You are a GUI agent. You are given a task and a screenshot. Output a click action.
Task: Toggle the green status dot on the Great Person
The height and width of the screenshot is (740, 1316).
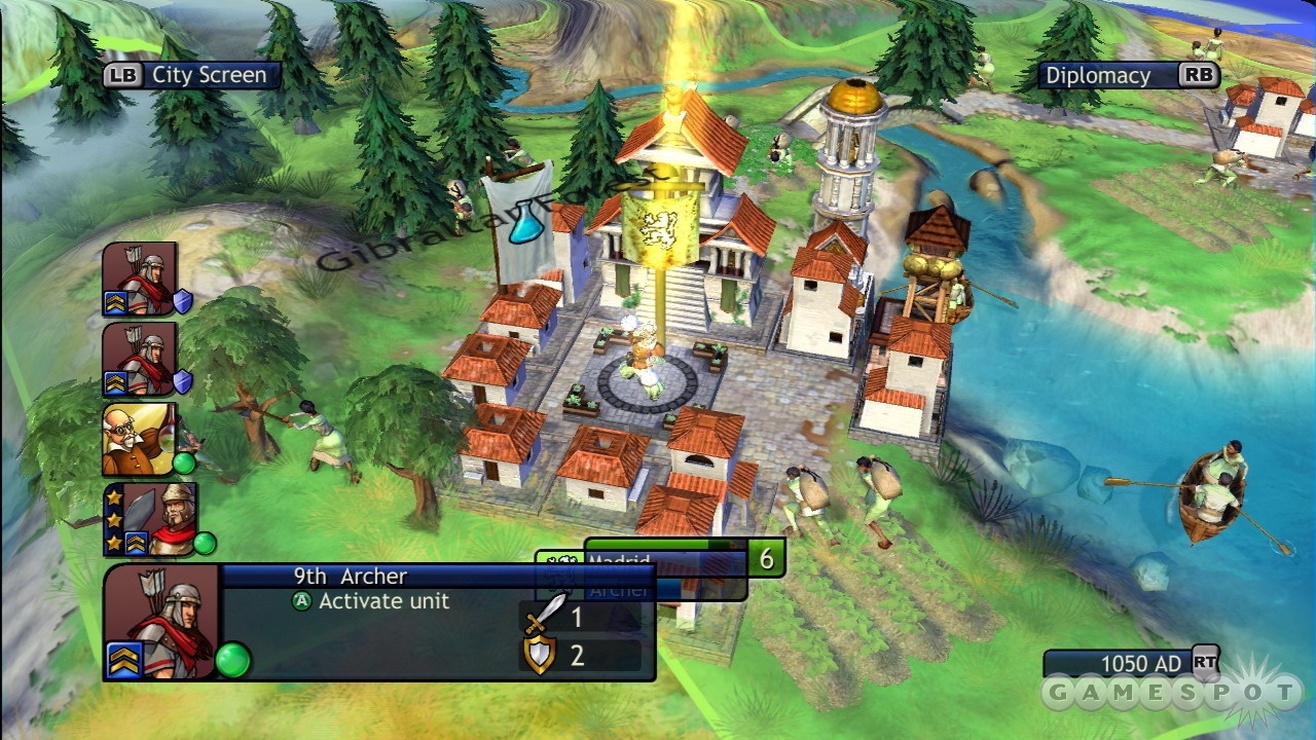click(x=186, y=463)
